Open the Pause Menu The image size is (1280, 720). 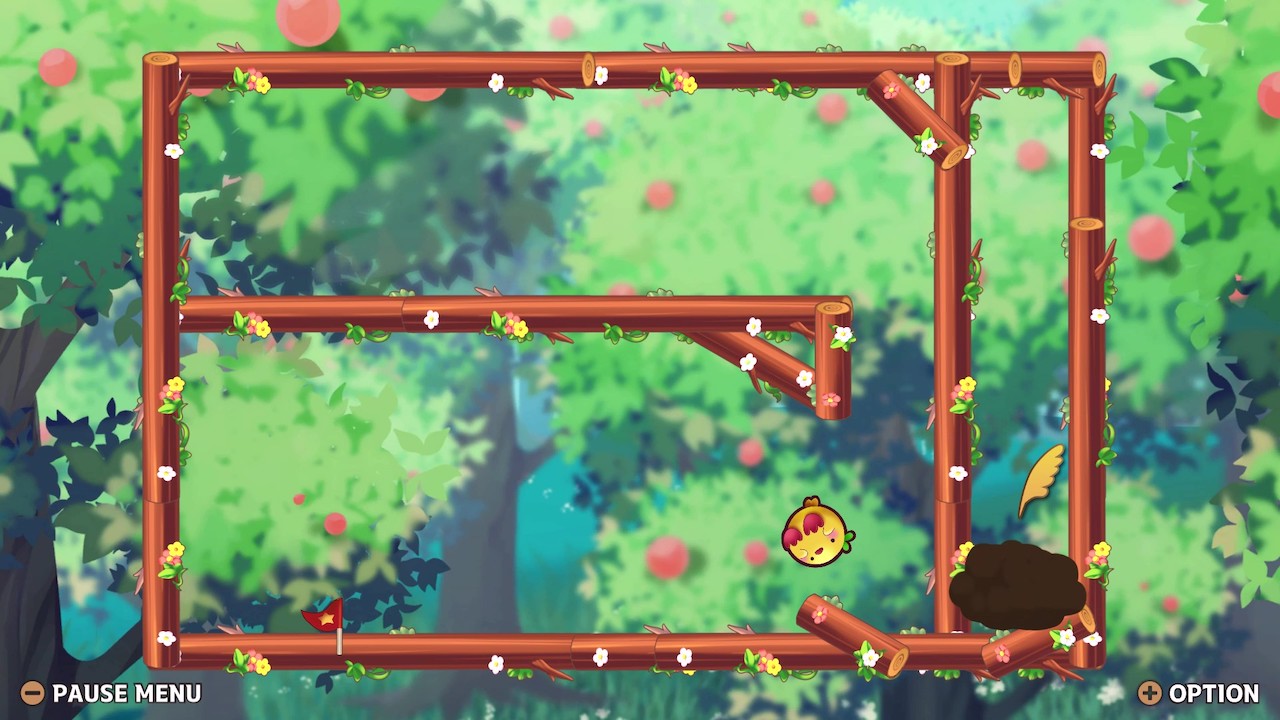[x=125, y=693]
